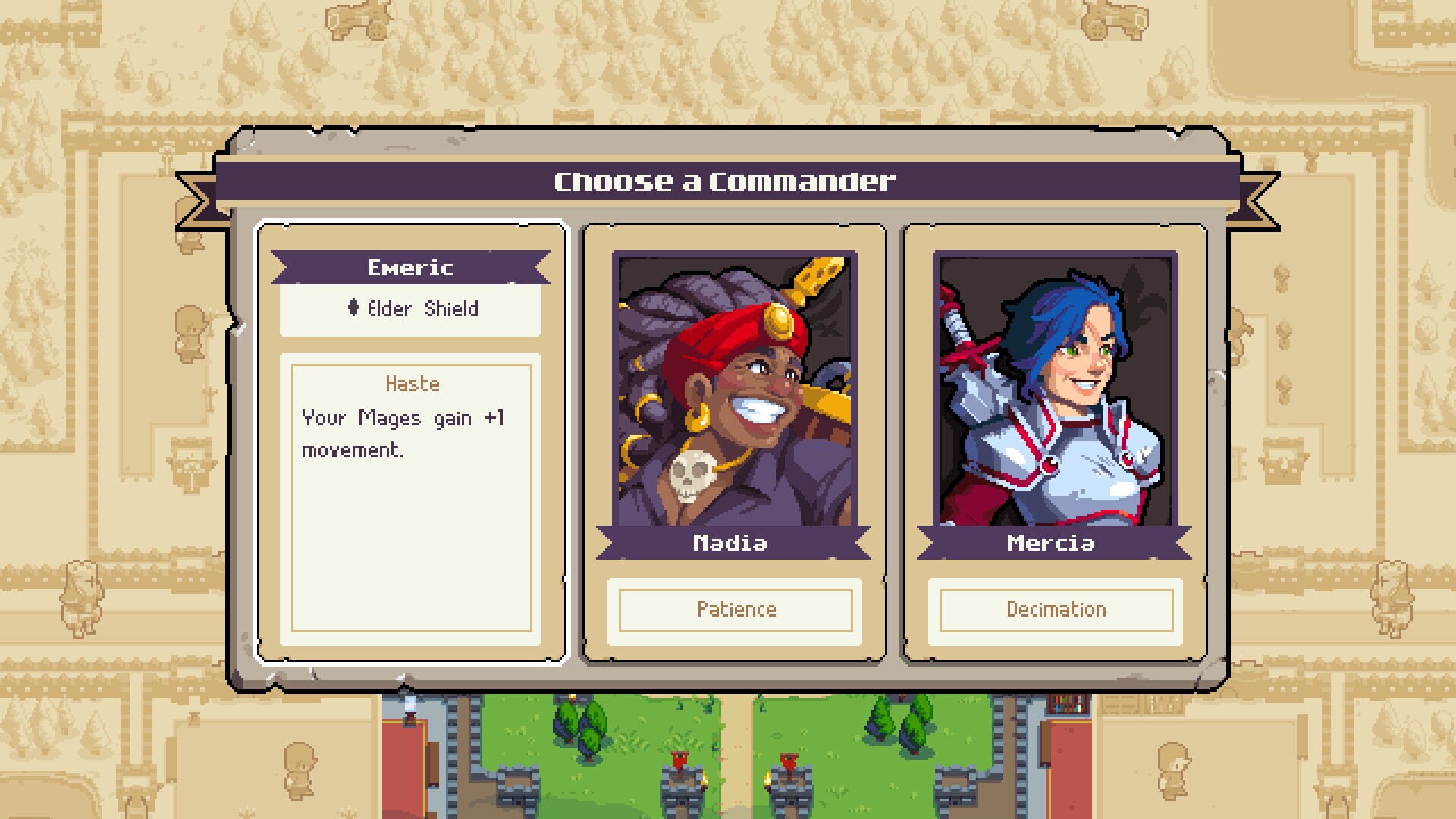Select Mercia's commander portrait

pyautogui.click(x=1054, y=387)
